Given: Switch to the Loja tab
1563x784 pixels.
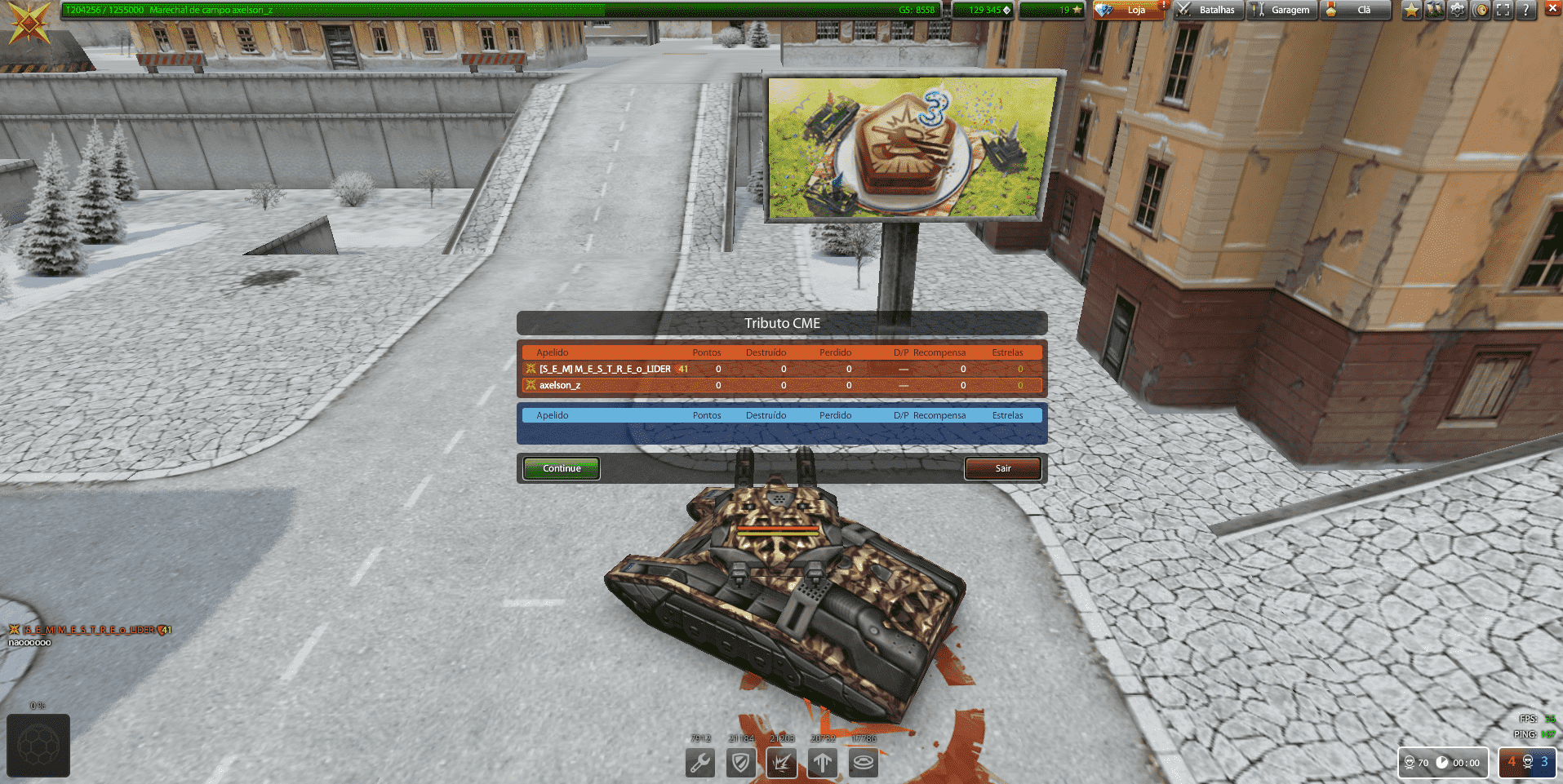Looking at the screenshot, I should [1130, 11].
